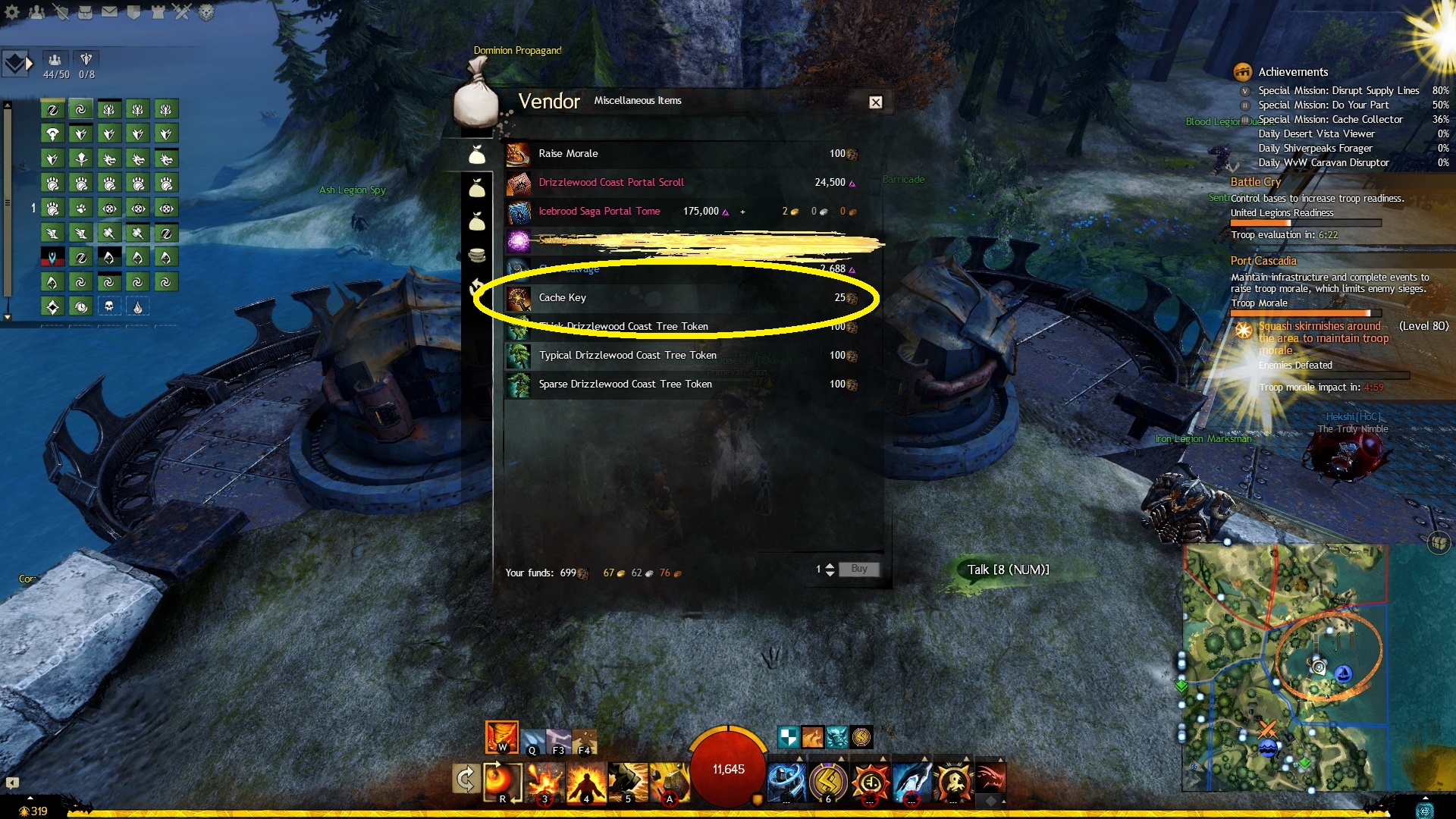Open the inventory bag icon

point(85,12)
